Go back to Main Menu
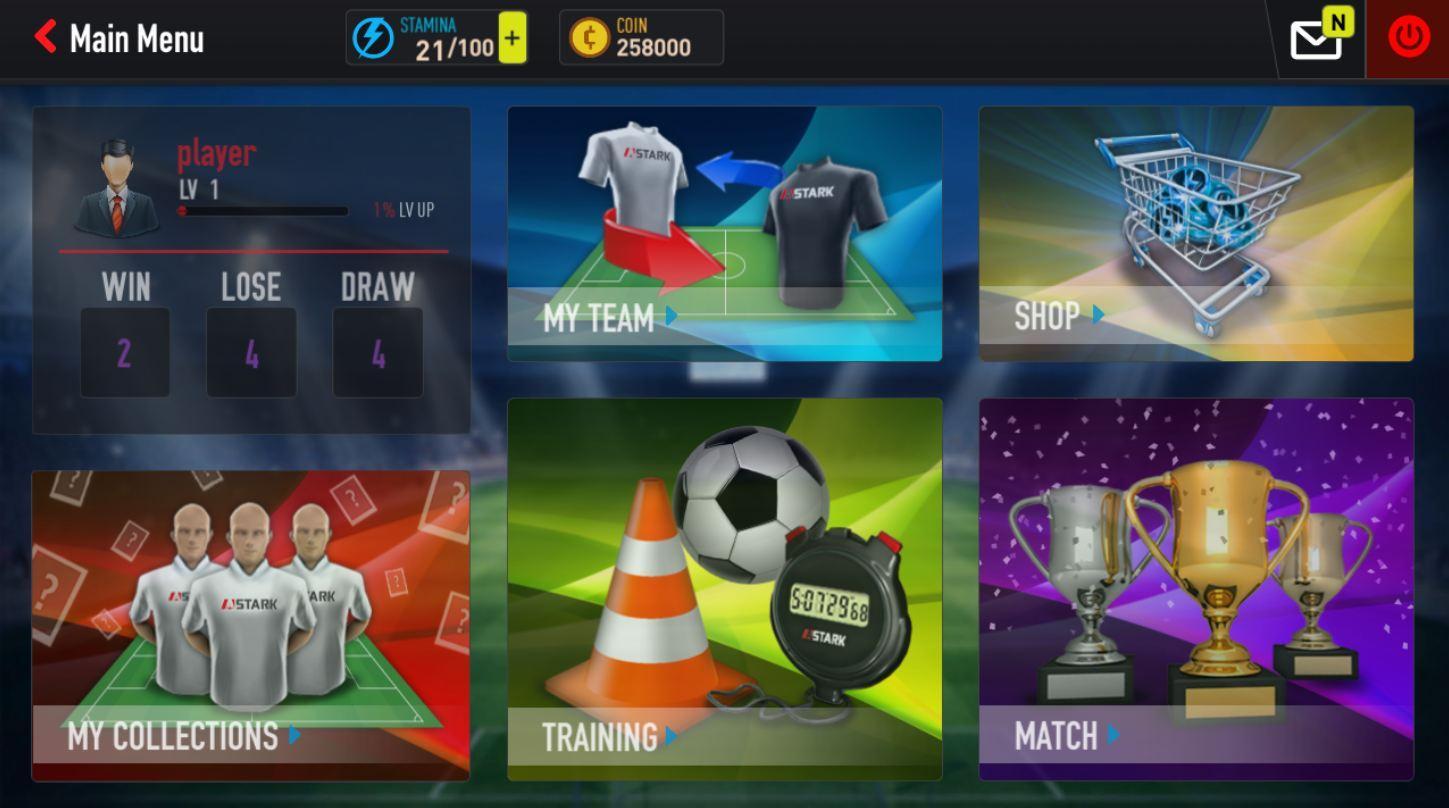 click(118, 39)
